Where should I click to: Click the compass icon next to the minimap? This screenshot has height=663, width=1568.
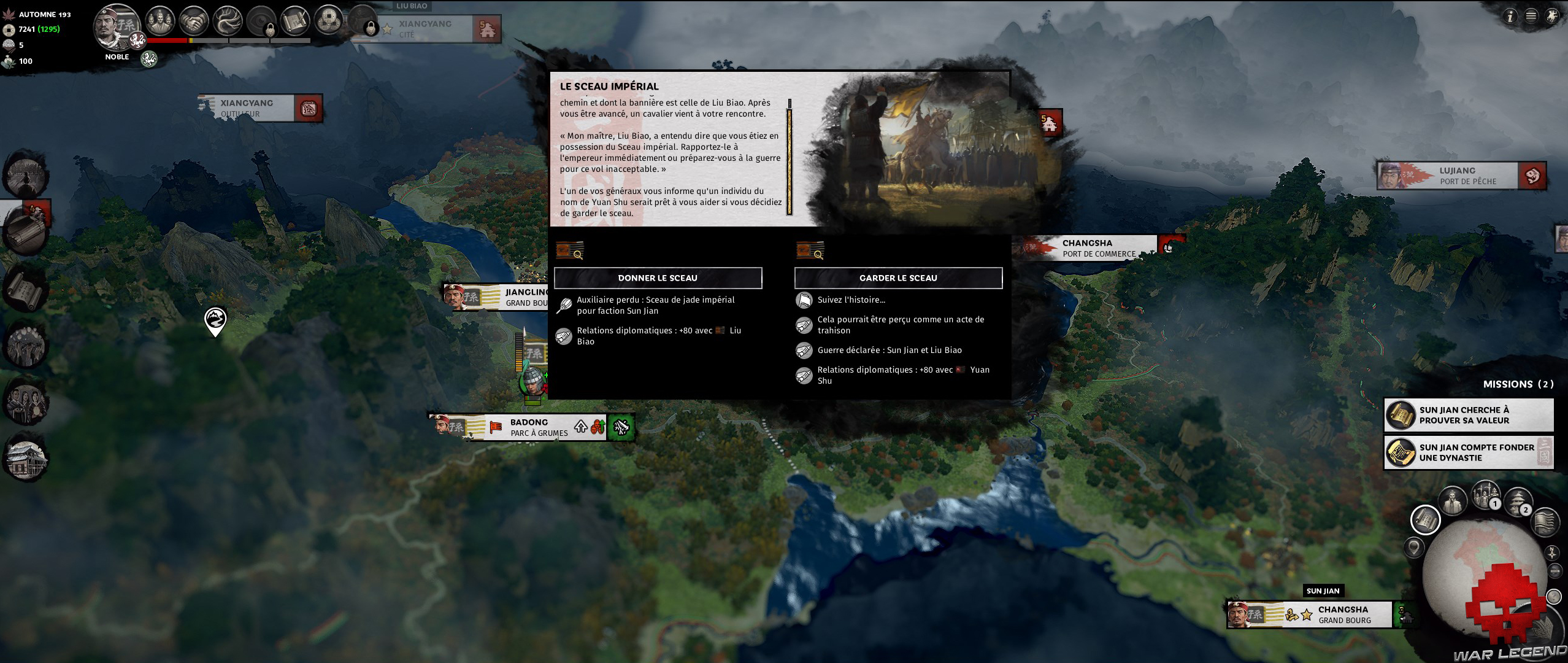tap(1552, 553)
